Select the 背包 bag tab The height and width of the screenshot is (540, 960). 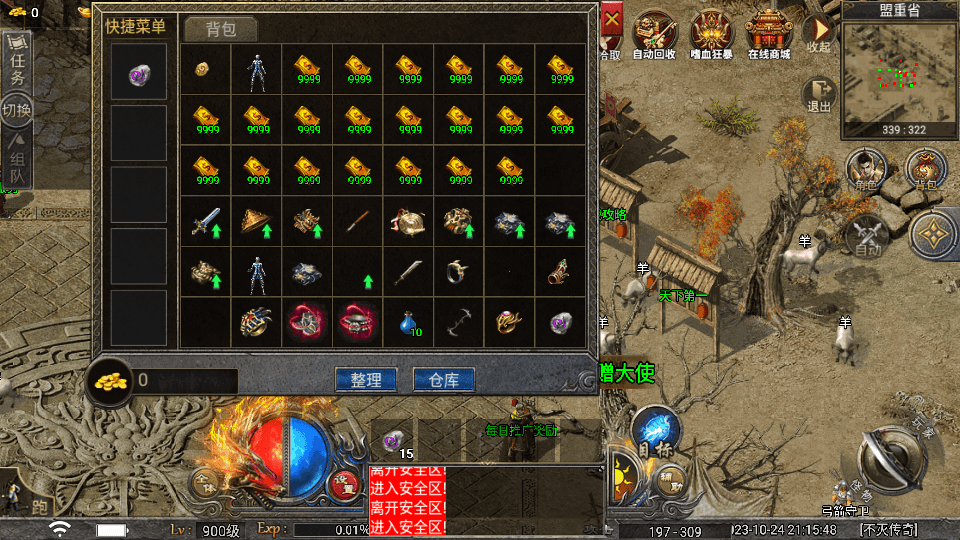(221, 29)
